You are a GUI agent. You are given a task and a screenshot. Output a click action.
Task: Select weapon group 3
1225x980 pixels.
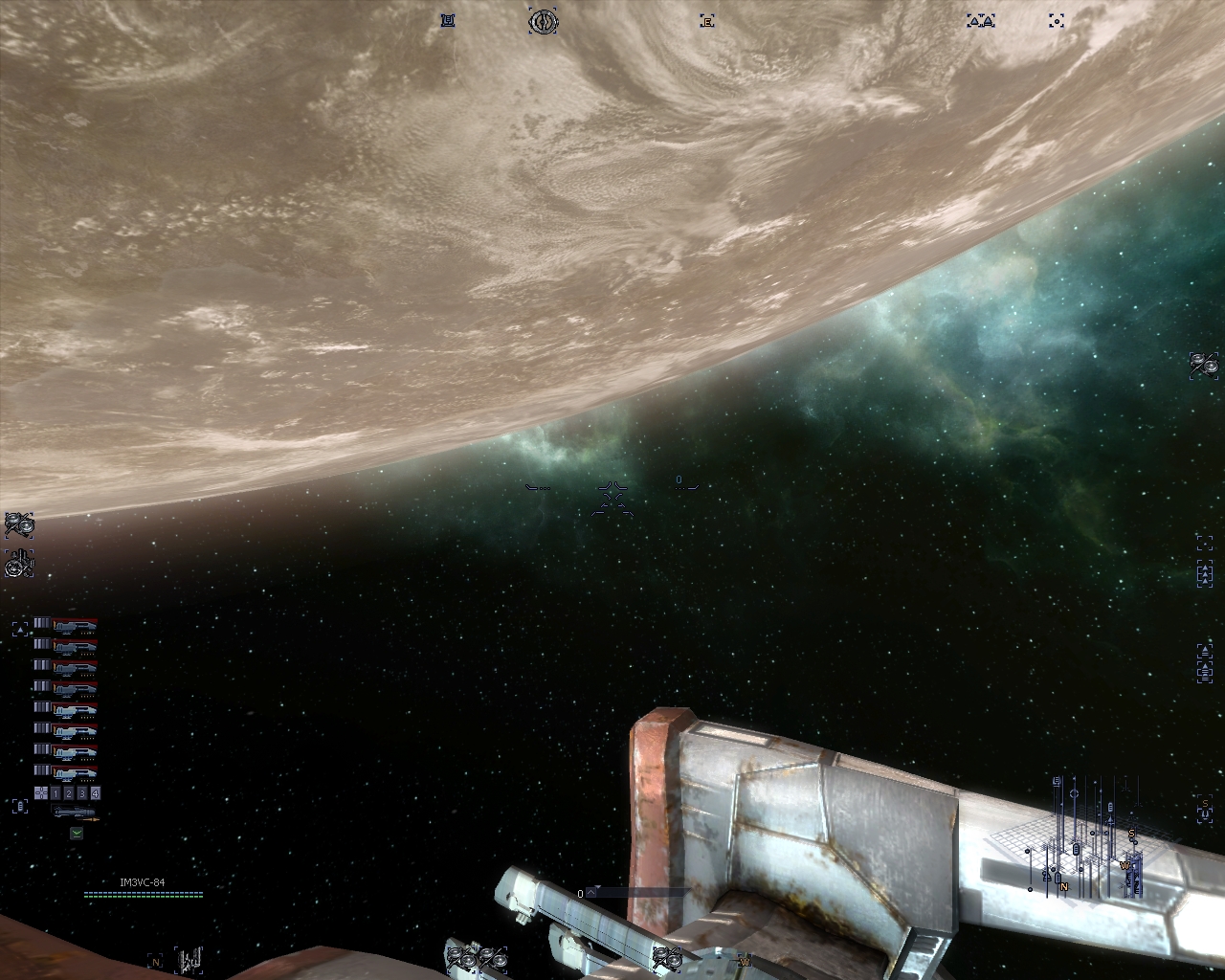(82, 793)
